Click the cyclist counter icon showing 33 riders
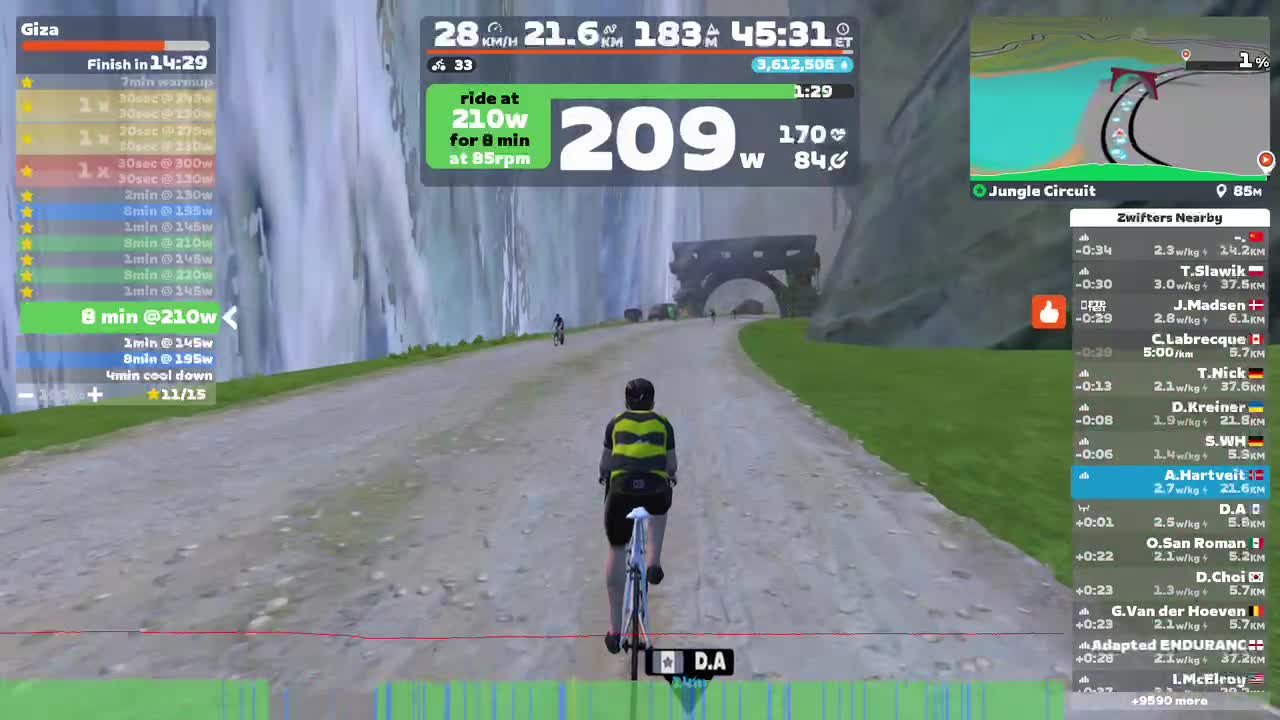 [x=438, y=64]
